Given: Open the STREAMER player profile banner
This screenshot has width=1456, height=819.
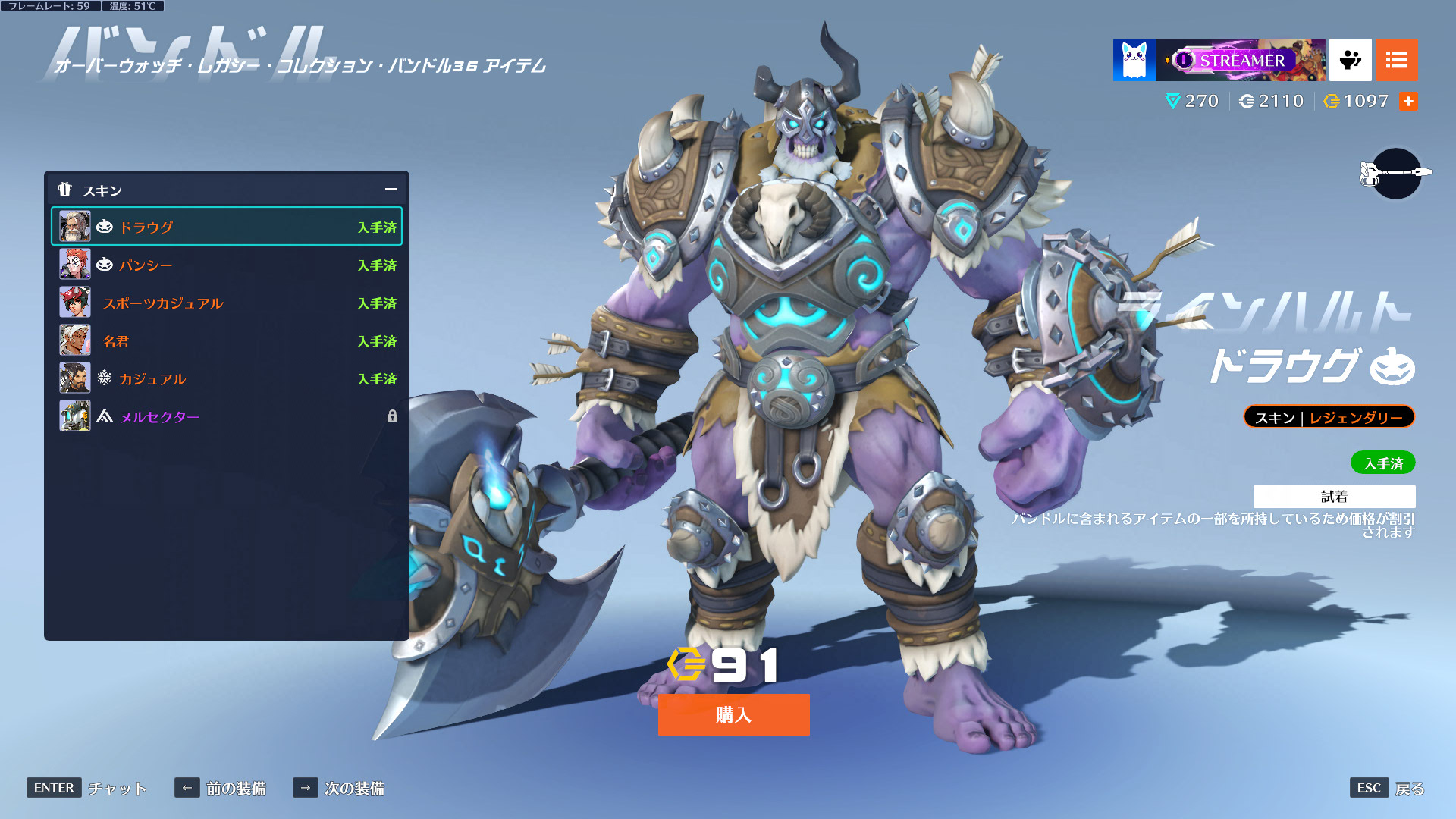Looking at the screenshot, I should point(1240,60).
